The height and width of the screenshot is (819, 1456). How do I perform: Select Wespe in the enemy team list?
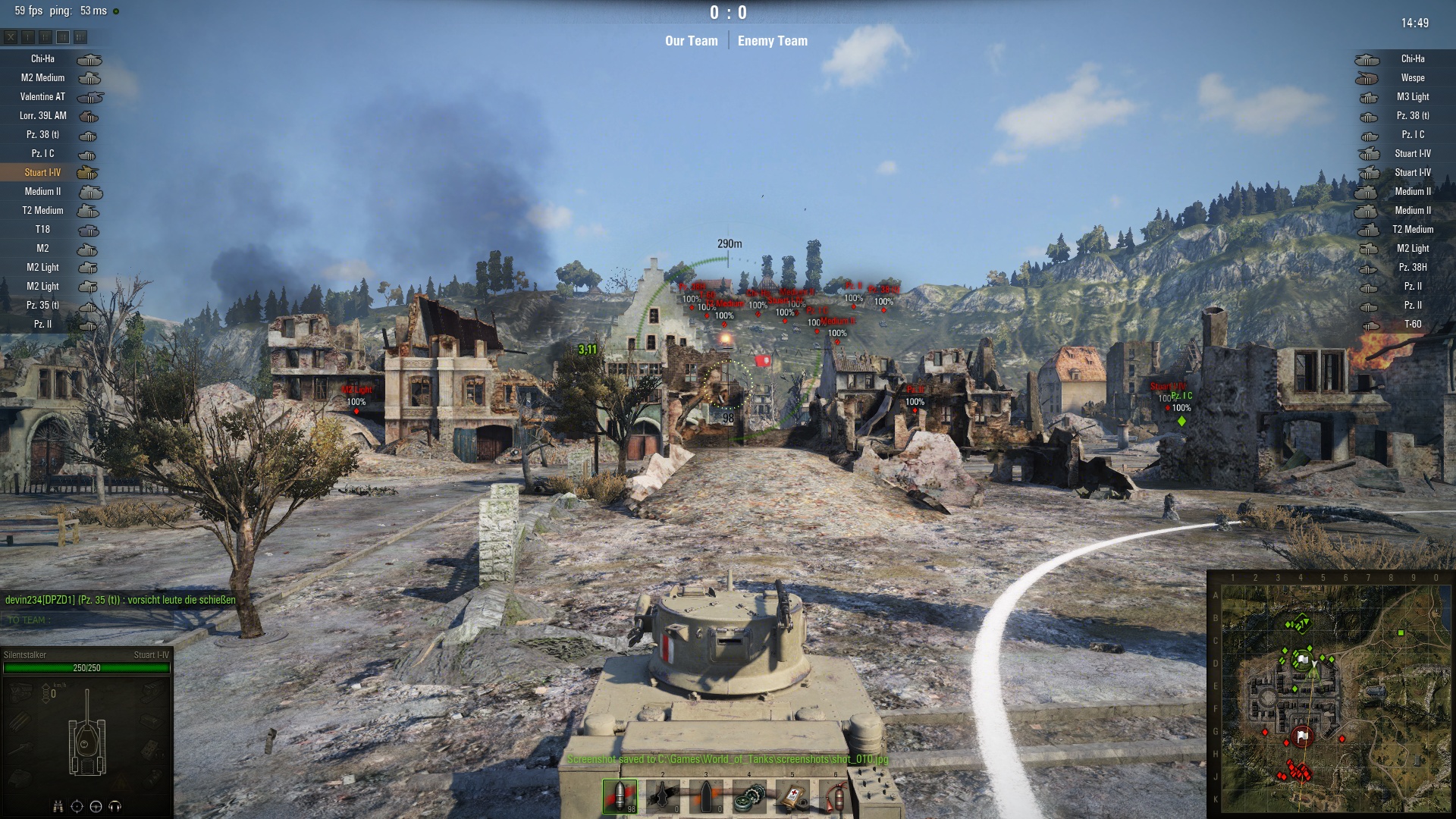point(1412,78)
